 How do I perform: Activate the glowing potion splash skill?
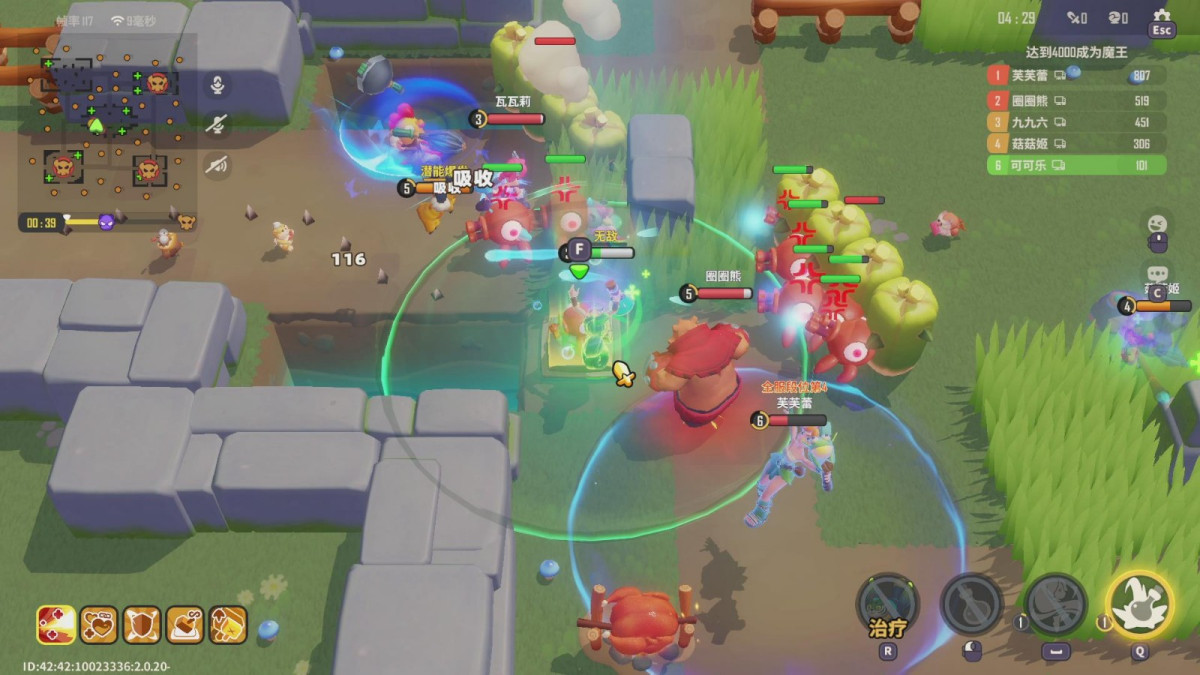pyautogui.click(x=1139, y=604)
